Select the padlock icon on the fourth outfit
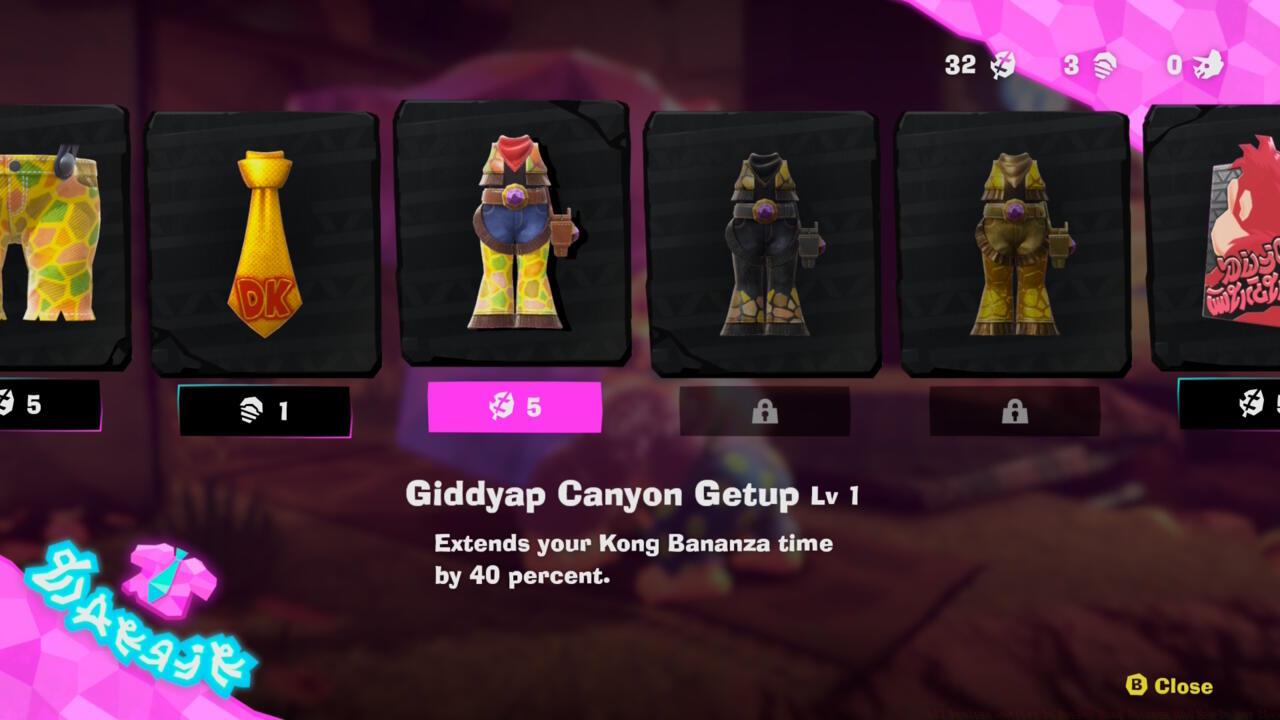This screenshot has width=1280, height=720. click(767, 410)
